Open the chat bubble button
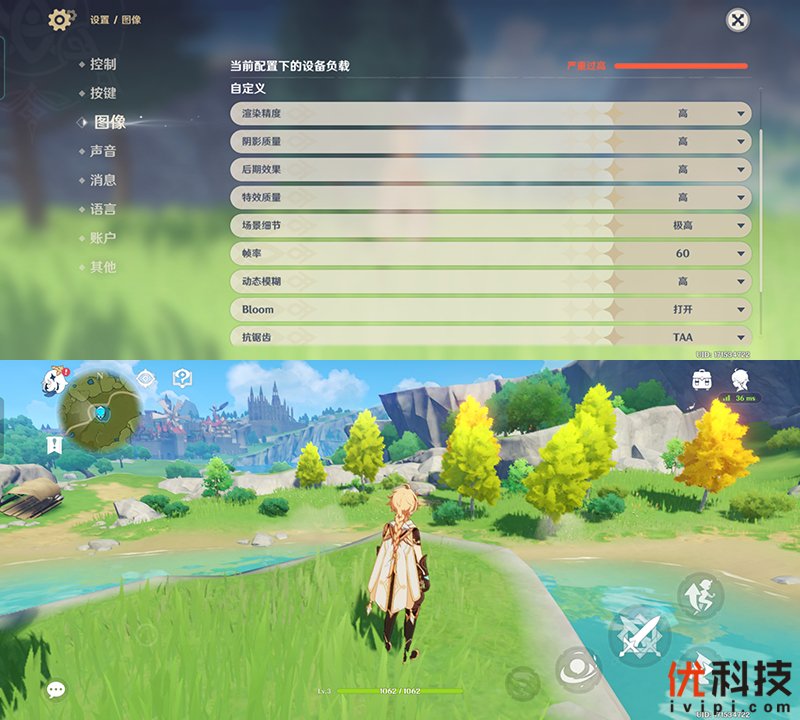800x720 pixels. coord(56,690)
